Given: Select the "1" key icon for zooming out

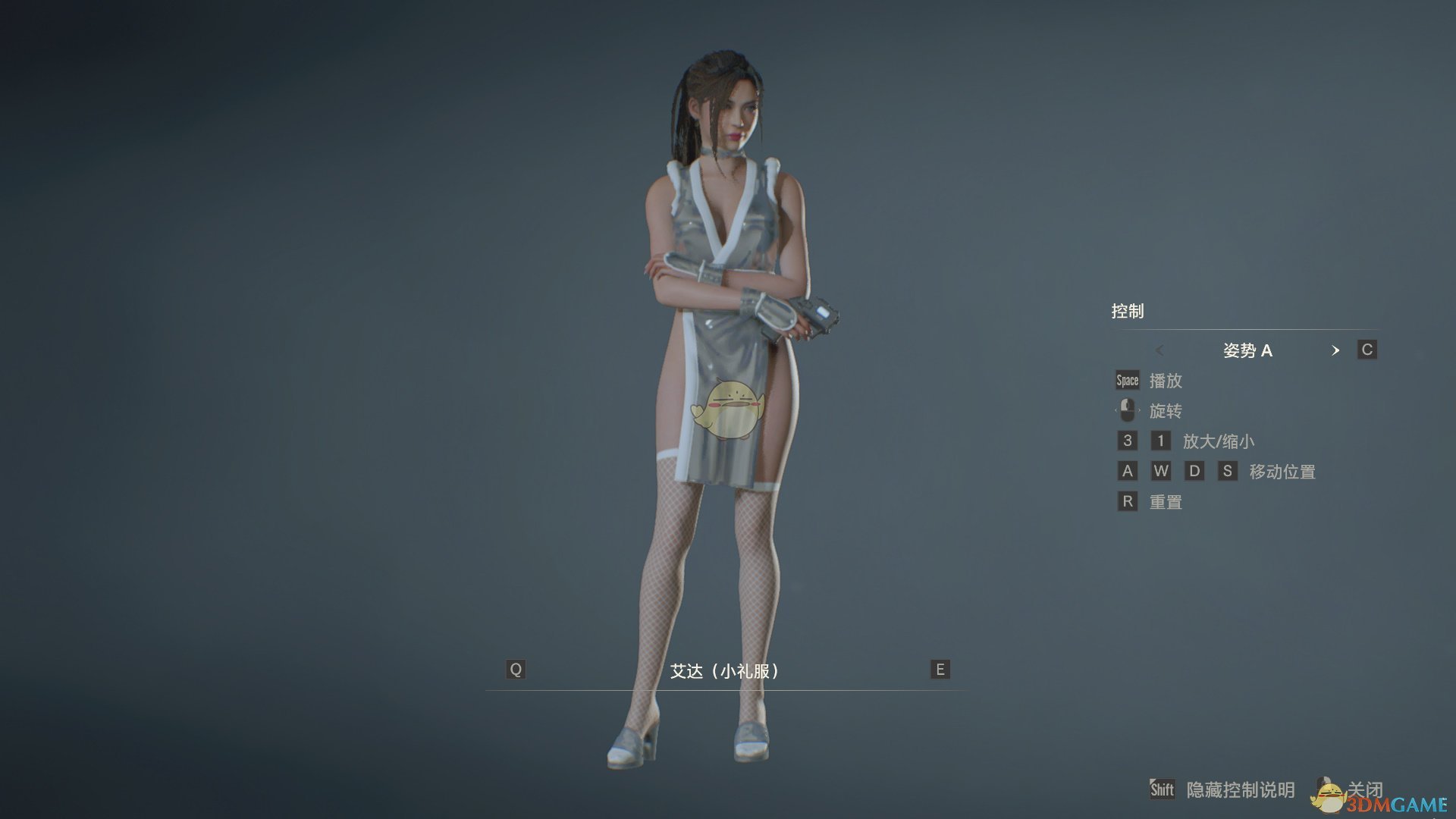Looking at the screenshot, I should tap(1160, 441).
